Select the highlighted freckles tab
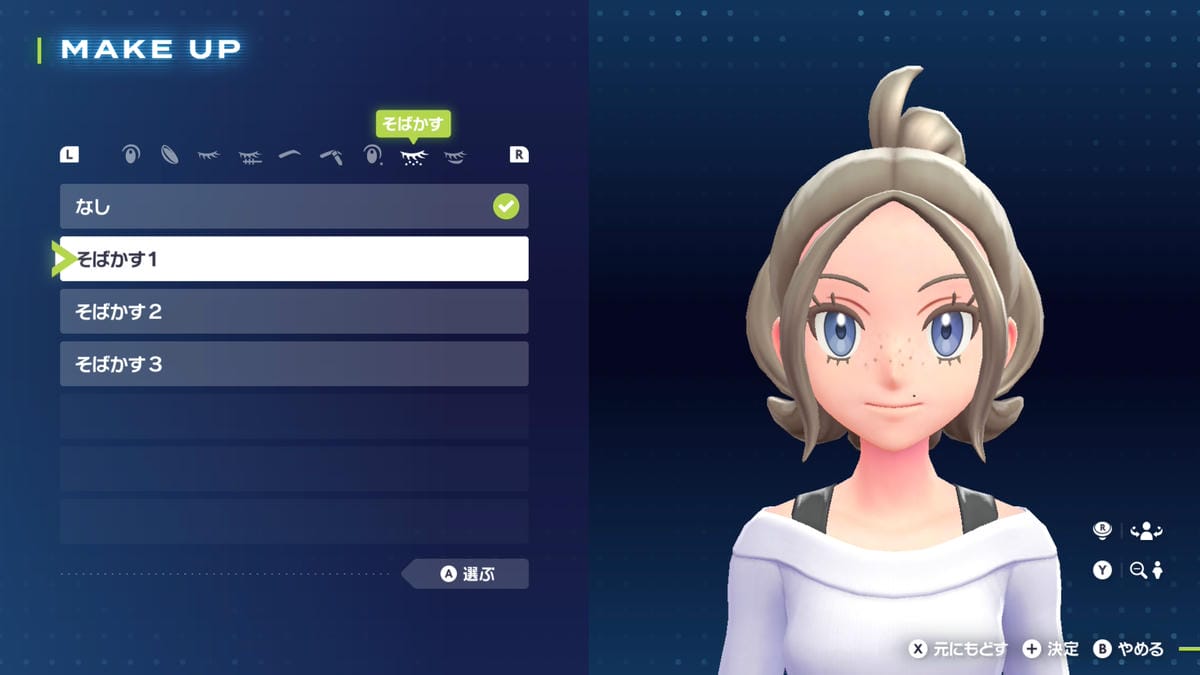 click(x=413, y=156)
